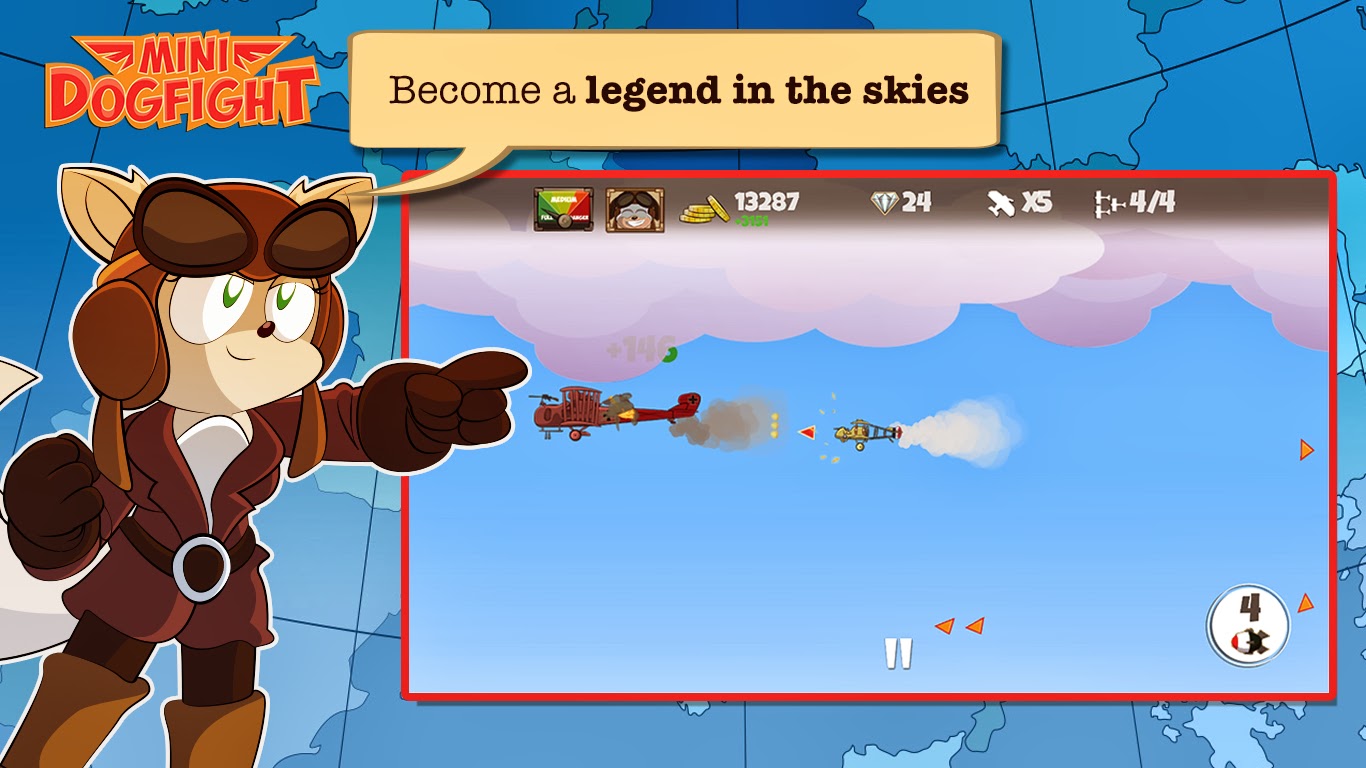Open the pilot avatar portrait

pyautogui.click(x=633, y=207)
